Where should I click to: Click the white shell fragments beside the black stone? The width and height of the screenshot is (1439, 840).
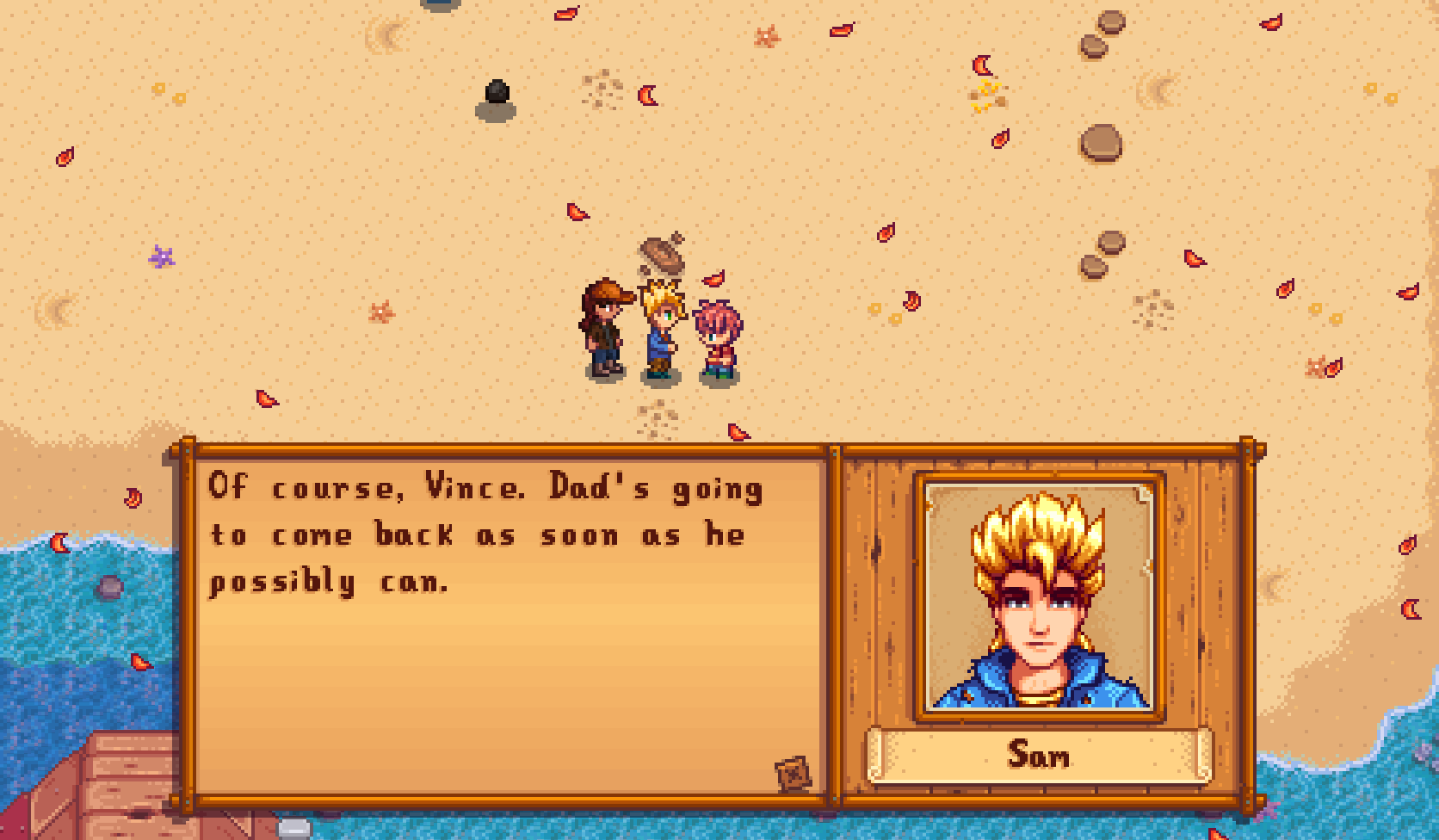coord(601,86)
